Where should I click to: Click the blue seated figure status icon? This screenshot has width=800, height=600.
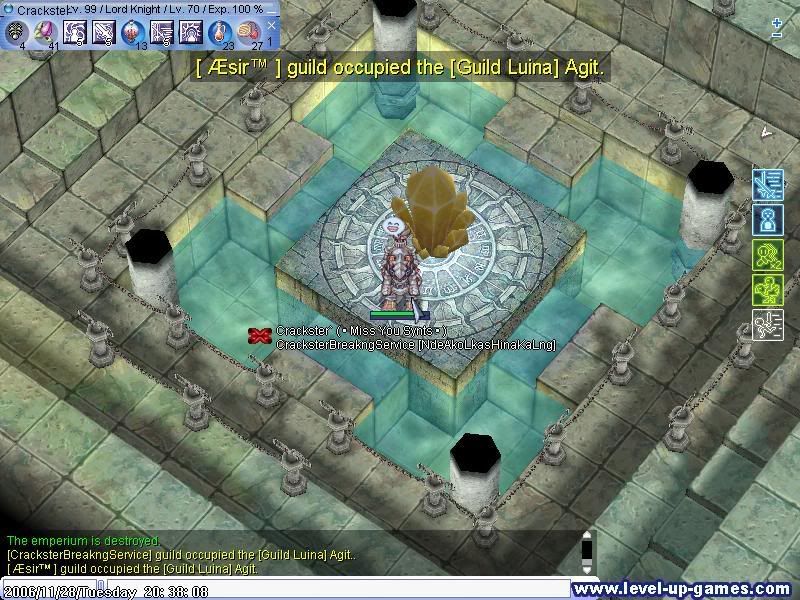coord(767,219)
